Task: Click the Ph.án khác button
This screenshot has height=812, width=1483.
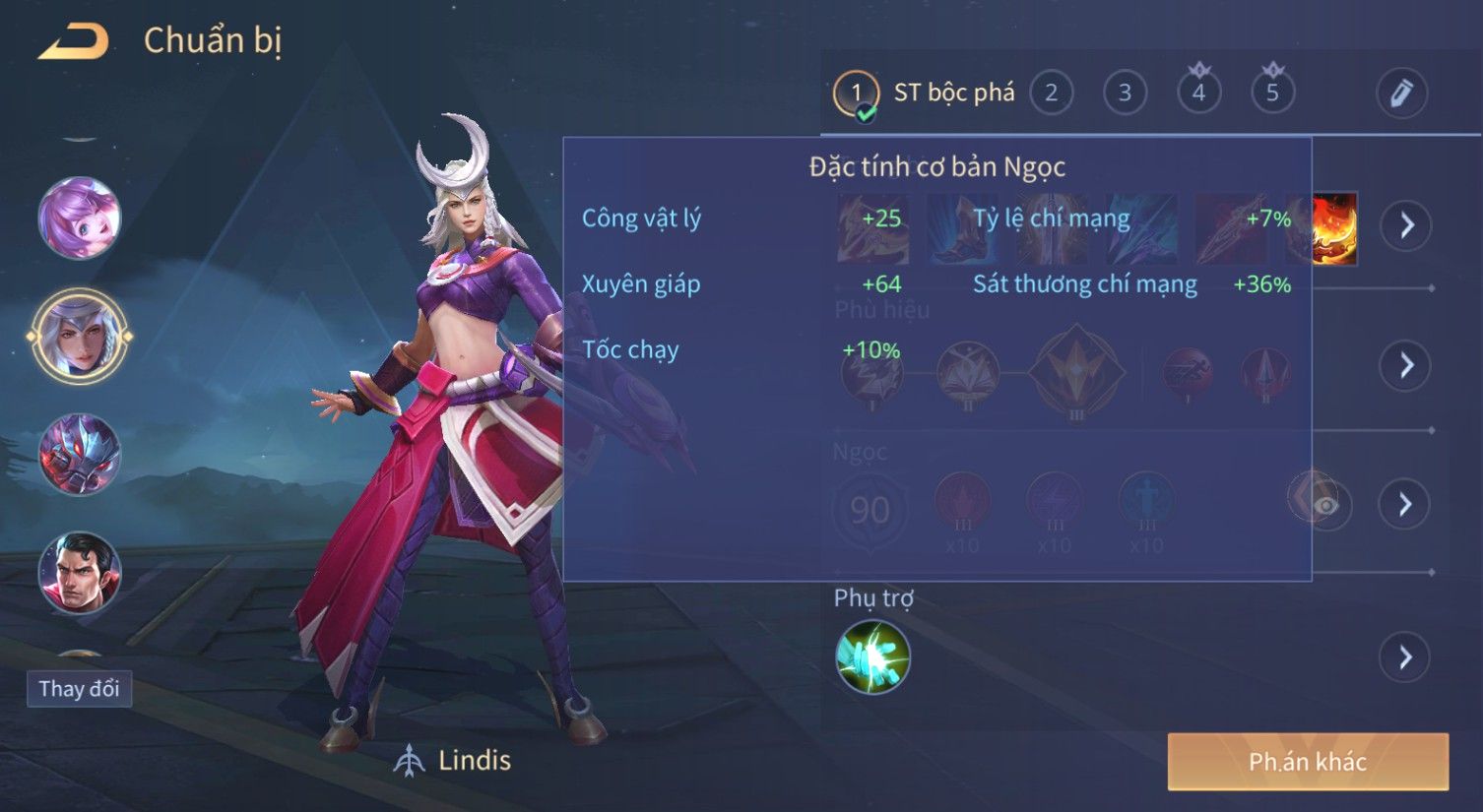Action: pyautogui.click(x=1308, y=761)
